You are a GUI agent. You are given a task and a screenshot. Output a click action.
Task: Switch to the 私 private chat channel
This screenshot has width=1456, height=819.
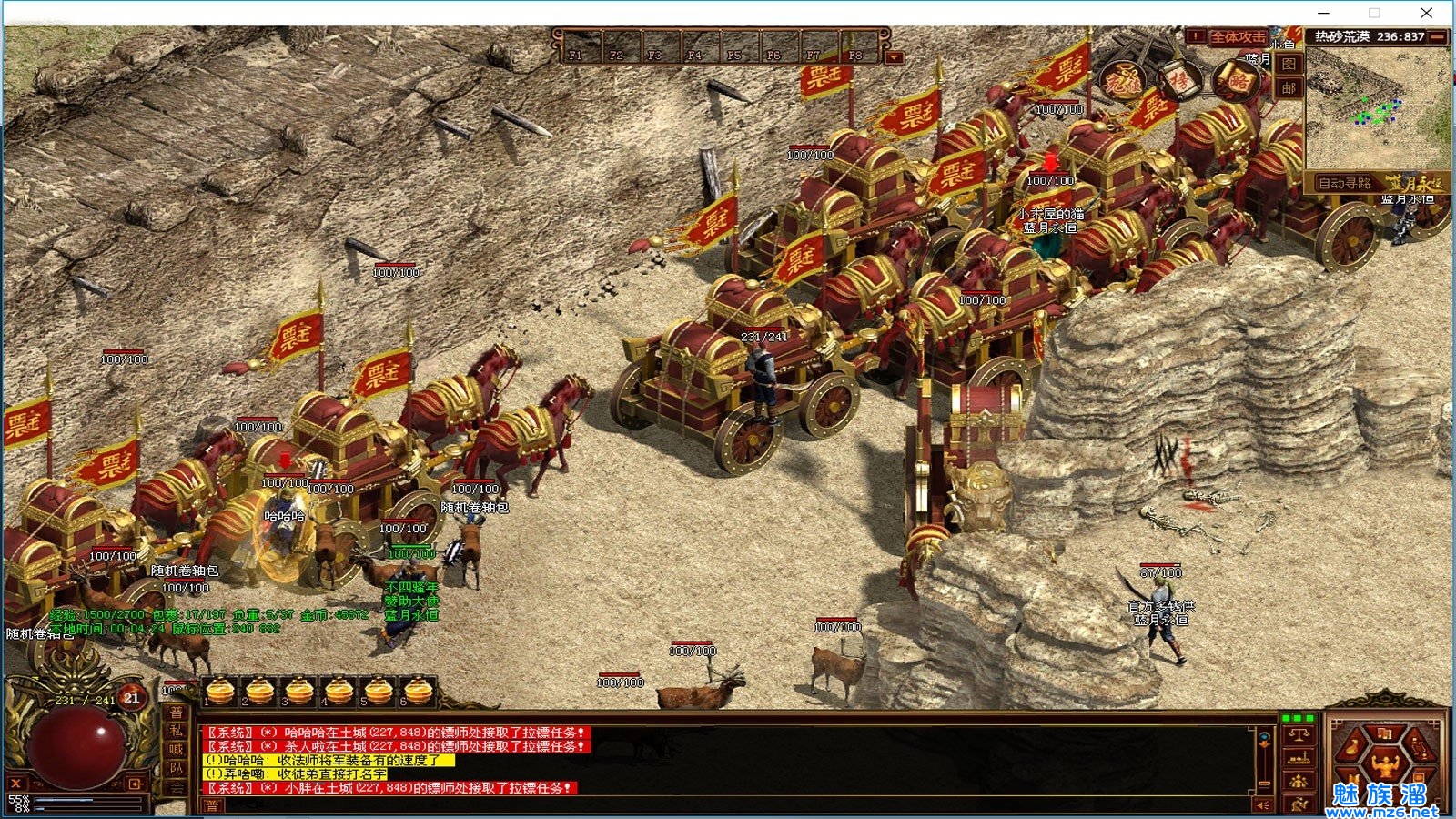click(176, 731)
